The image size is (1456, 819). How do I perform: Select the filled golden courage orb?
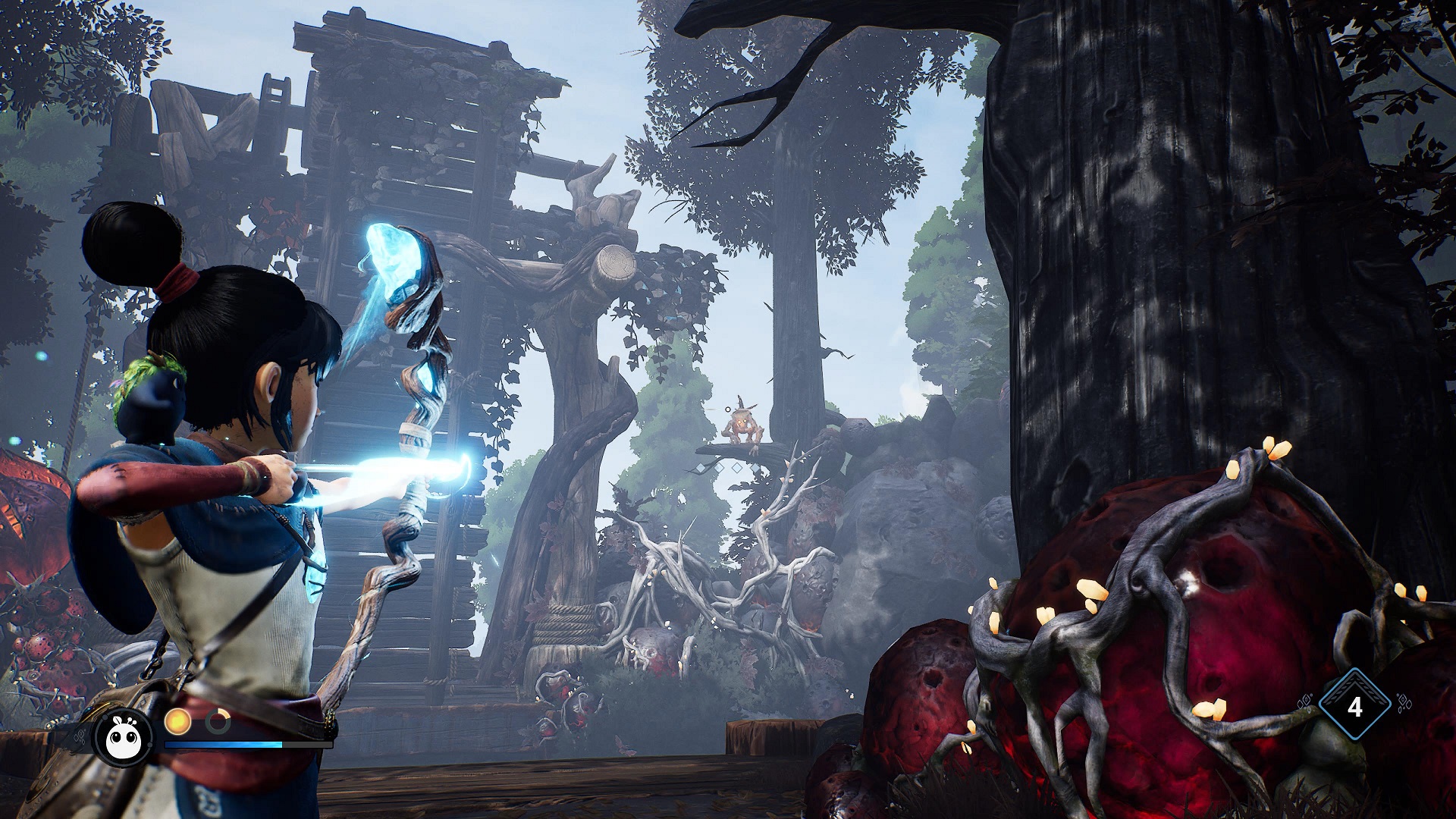(x=177, y=721)
